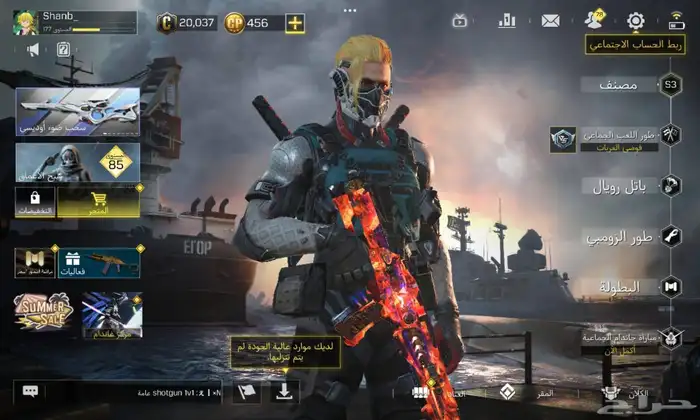This screenshot has width=700, height=420.
Task: Open the discounts tile with the lock
Action: click(35, 202)
